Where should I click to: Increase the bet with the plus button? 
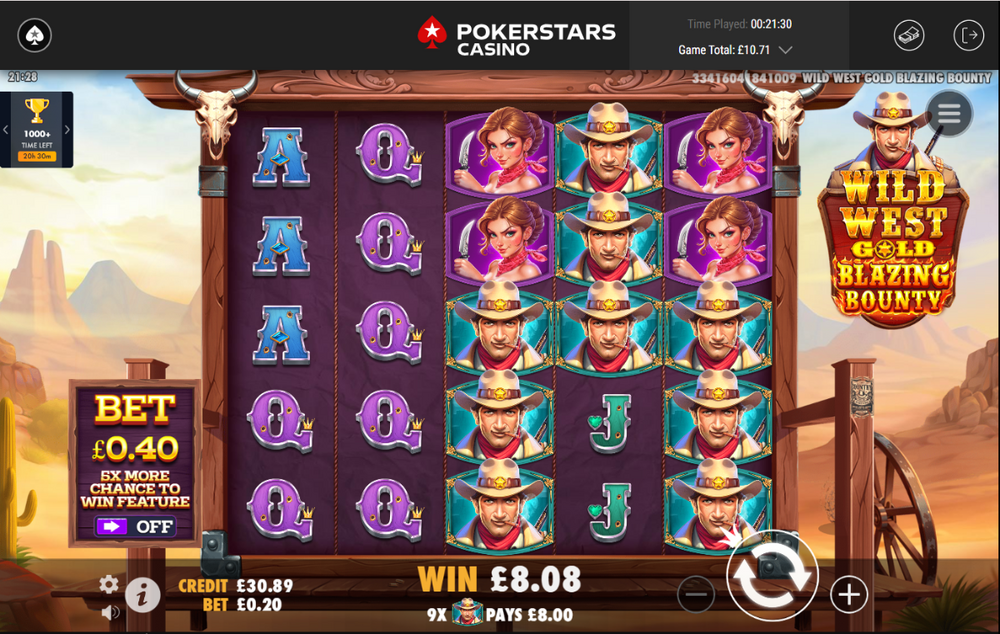848,595
